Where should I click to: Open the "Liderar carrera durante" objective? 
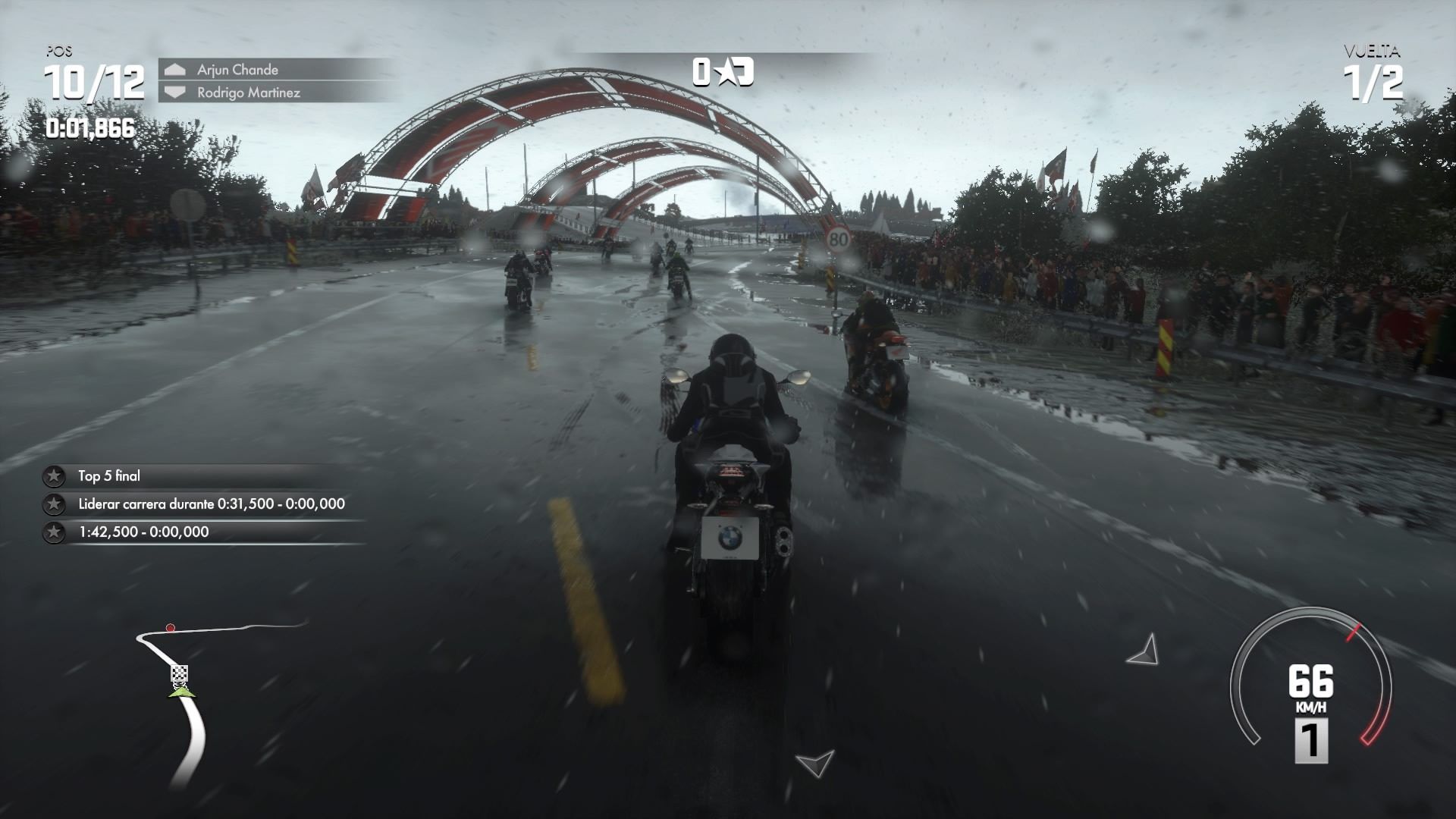(211, 504)
